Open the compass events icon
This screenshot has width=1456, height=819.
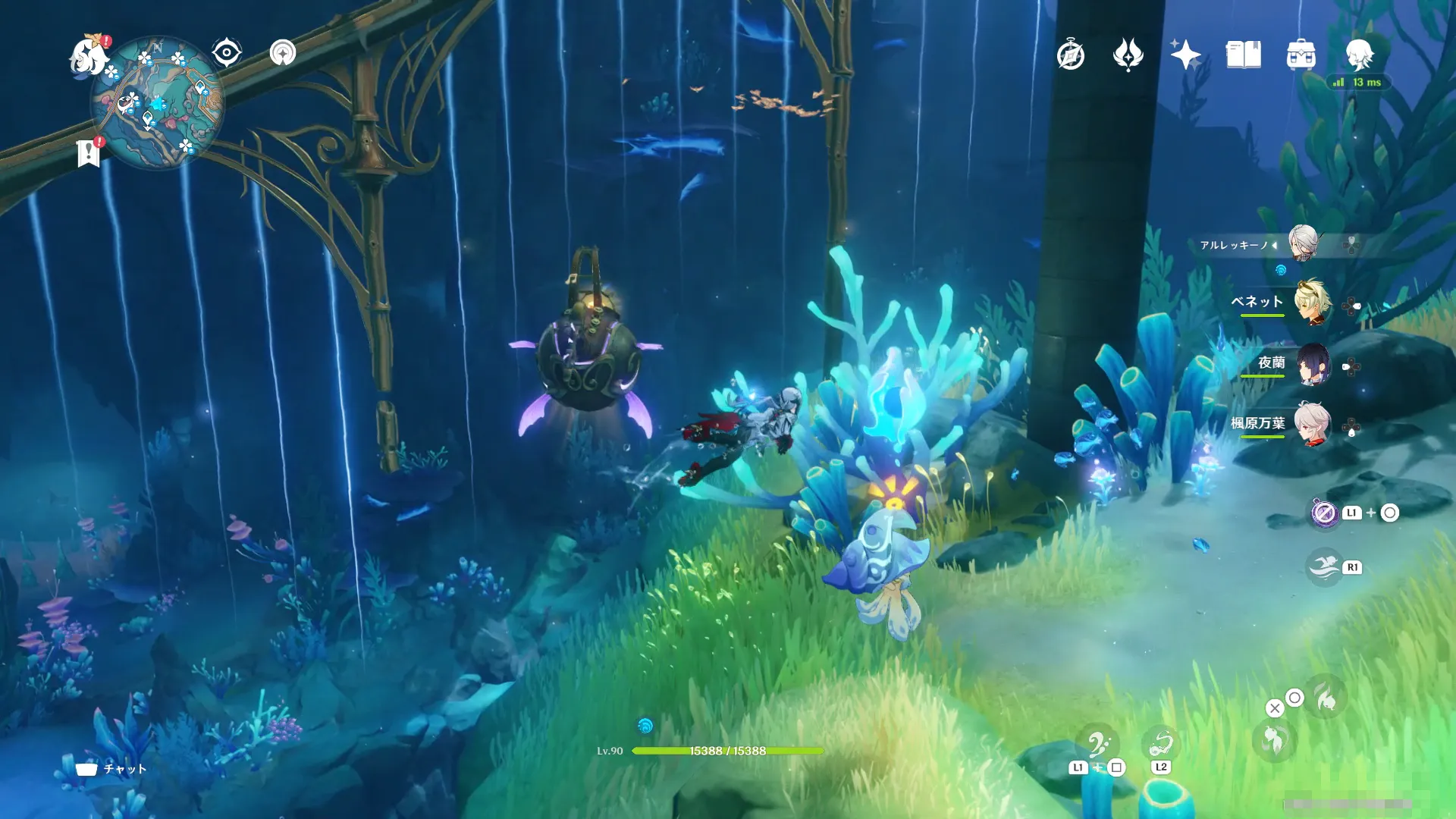pyautogui.click(x=1070, y=55)
